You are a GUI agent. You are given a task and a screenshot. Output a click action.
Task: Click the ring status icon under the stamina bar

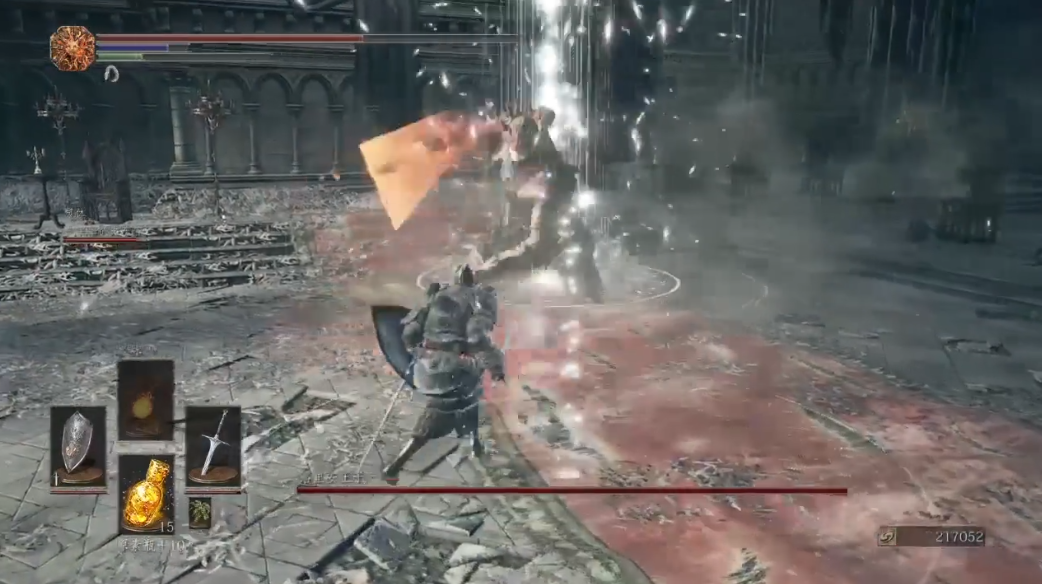tap(111, 73)
